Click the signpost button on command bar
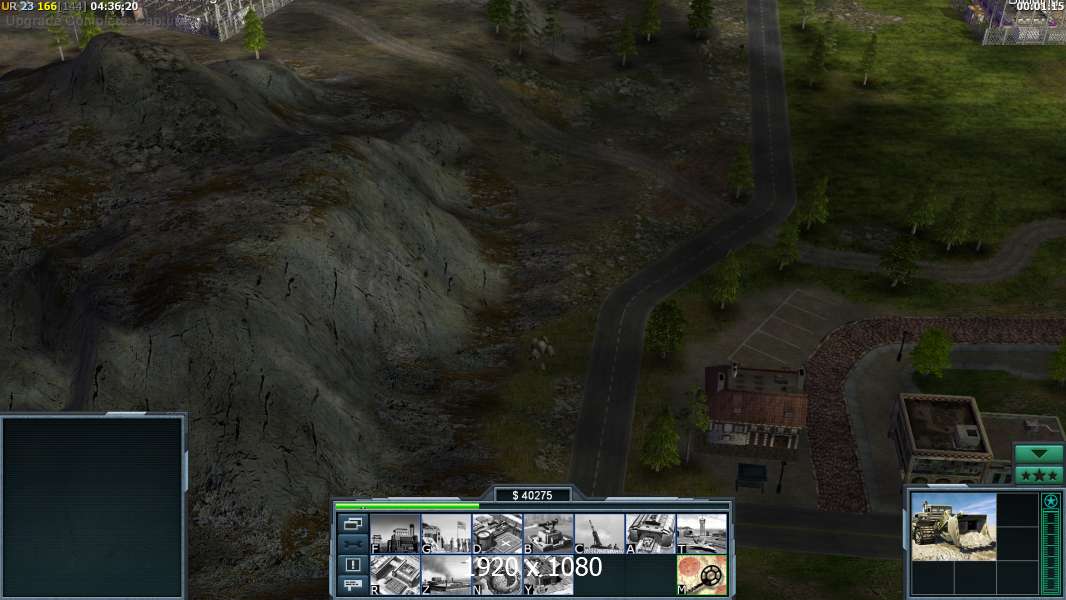The height and width of the screenshot is (600, 1066). 352,586
